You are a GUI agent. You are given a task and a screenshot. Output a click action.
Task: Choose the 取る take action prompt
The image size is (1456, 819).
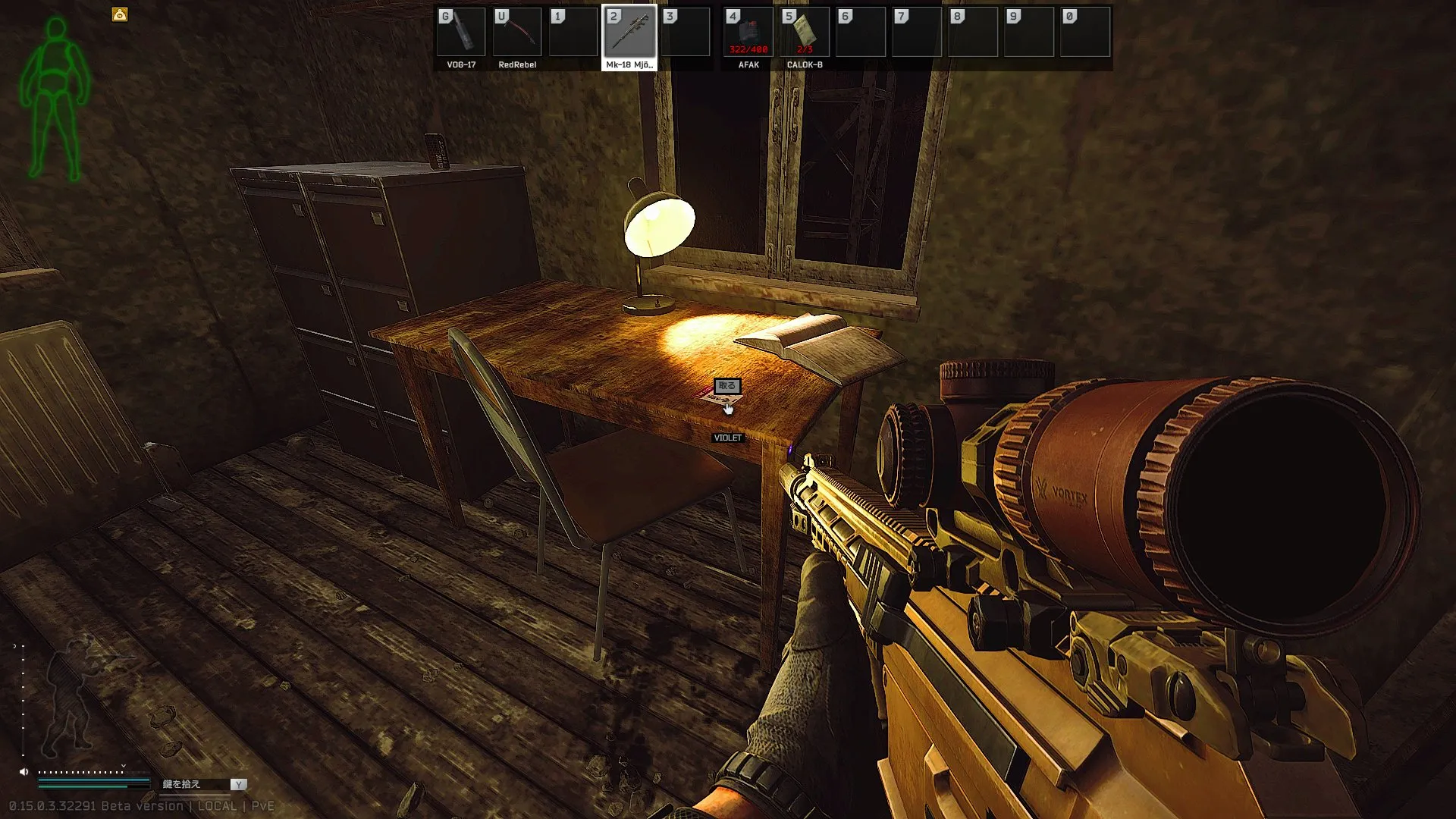(x=727, y=386)
